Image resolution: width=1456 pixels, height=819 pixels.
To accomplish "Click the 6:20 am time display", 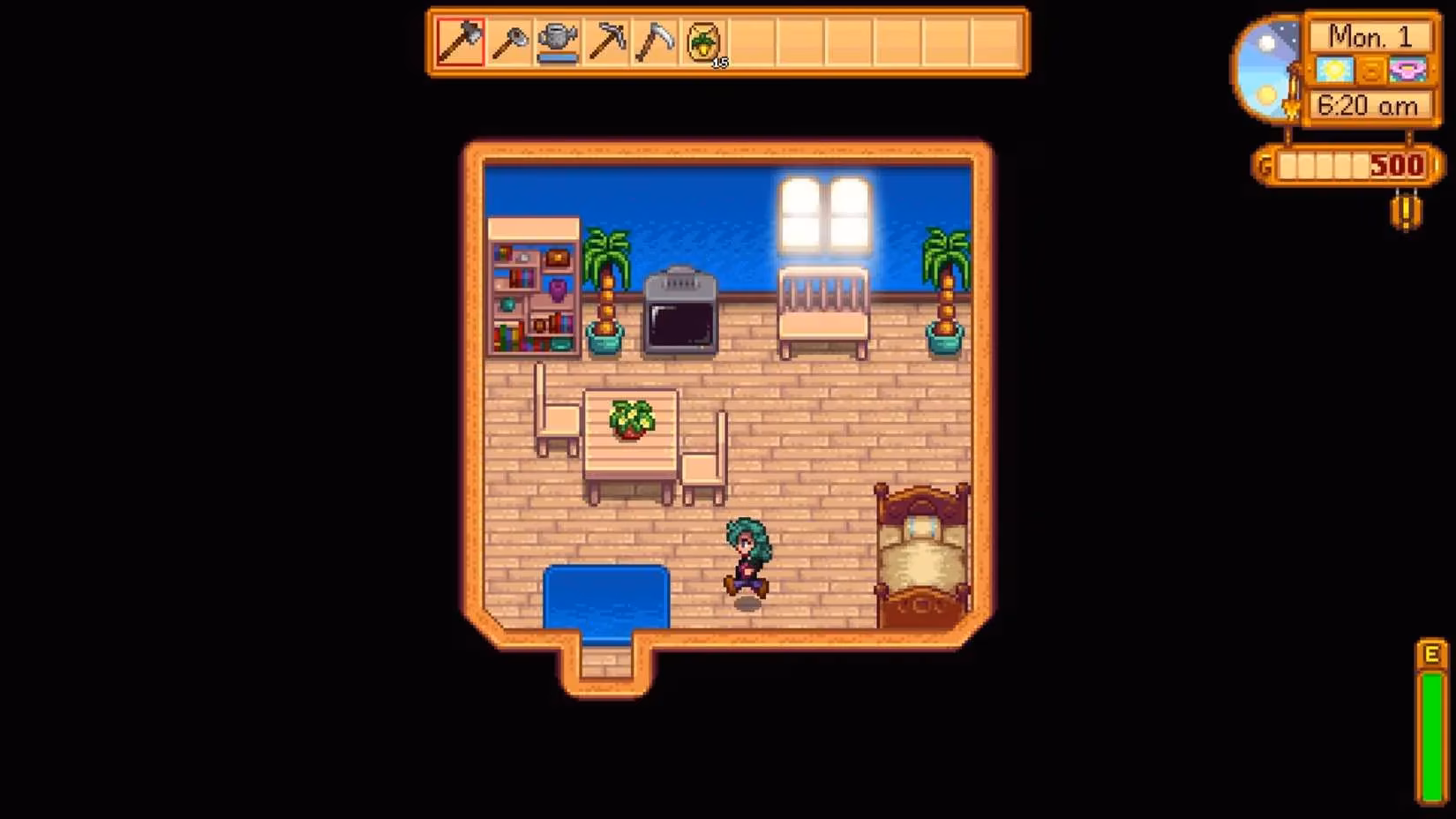I will [x=1370, y=105].
